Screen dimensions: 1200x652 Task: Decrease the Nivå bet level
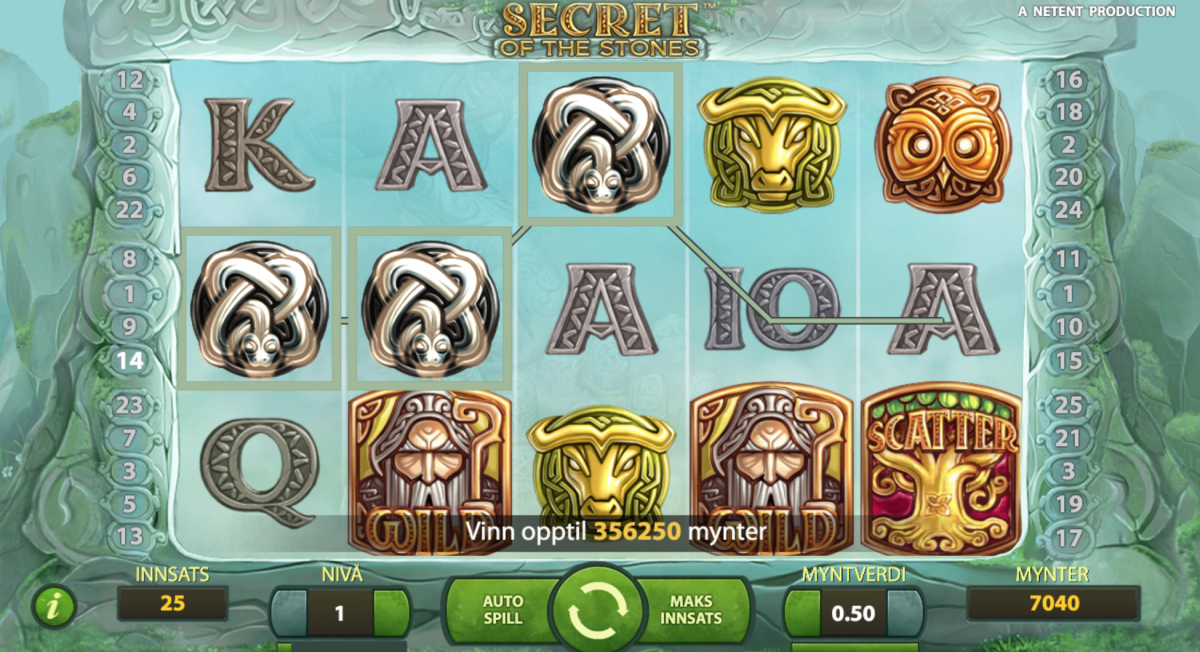coord(290,612)
